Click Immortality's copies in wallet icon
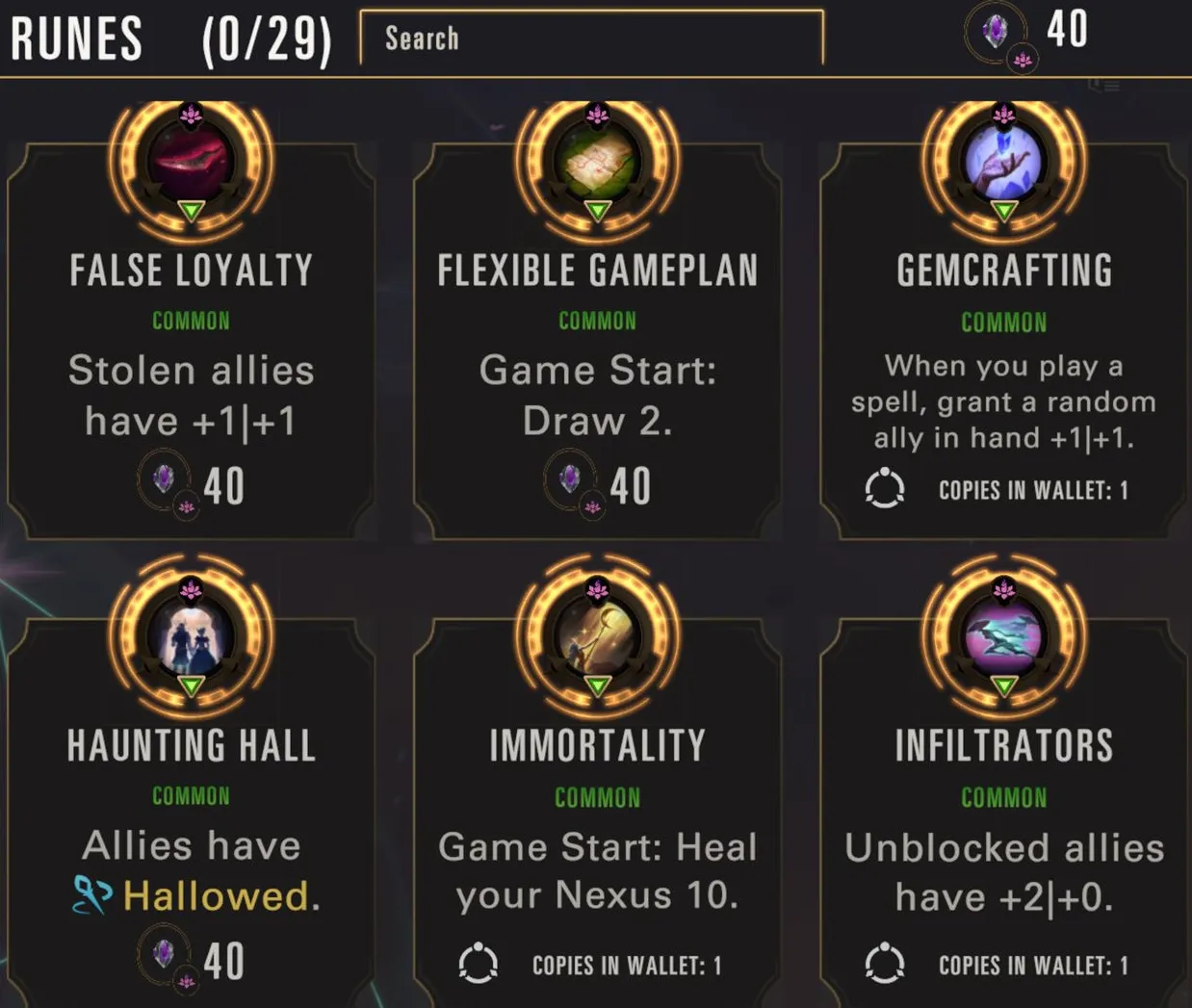The height and width of the screenshot is (1008, 1192). point(479,964)
